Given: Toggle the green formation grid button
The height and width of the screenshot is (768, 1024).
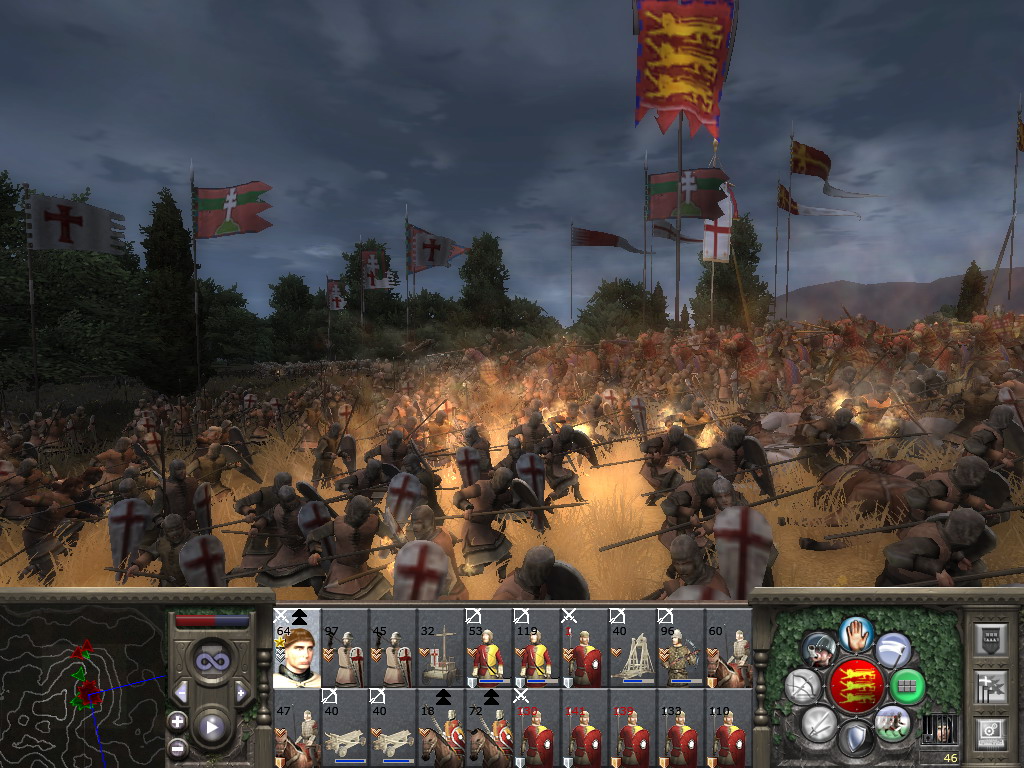Looking at the screenshot, I should pyautogui.click(x=907, y=687).
